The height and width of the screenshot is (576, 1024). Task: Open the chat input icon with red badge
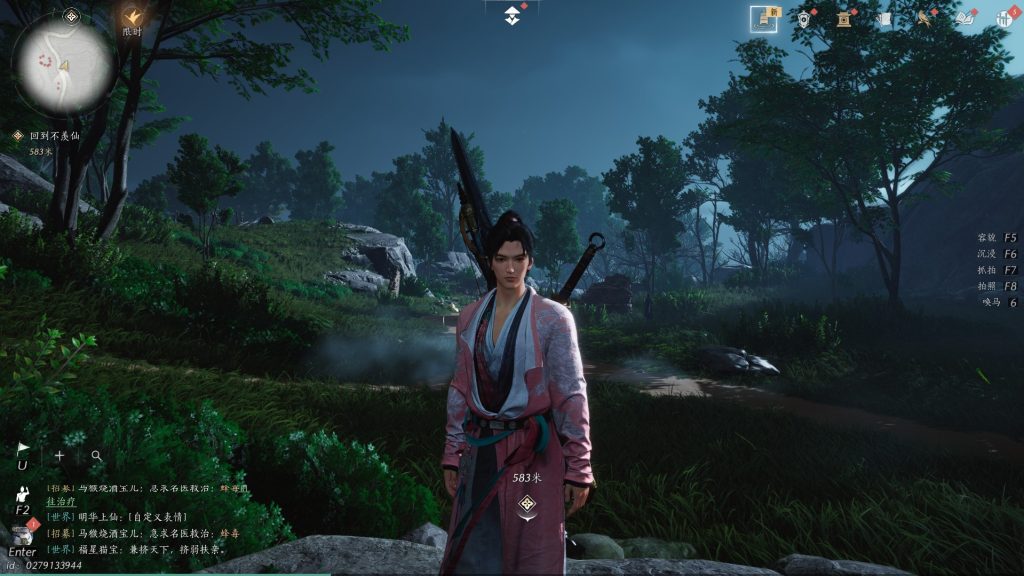22,535
